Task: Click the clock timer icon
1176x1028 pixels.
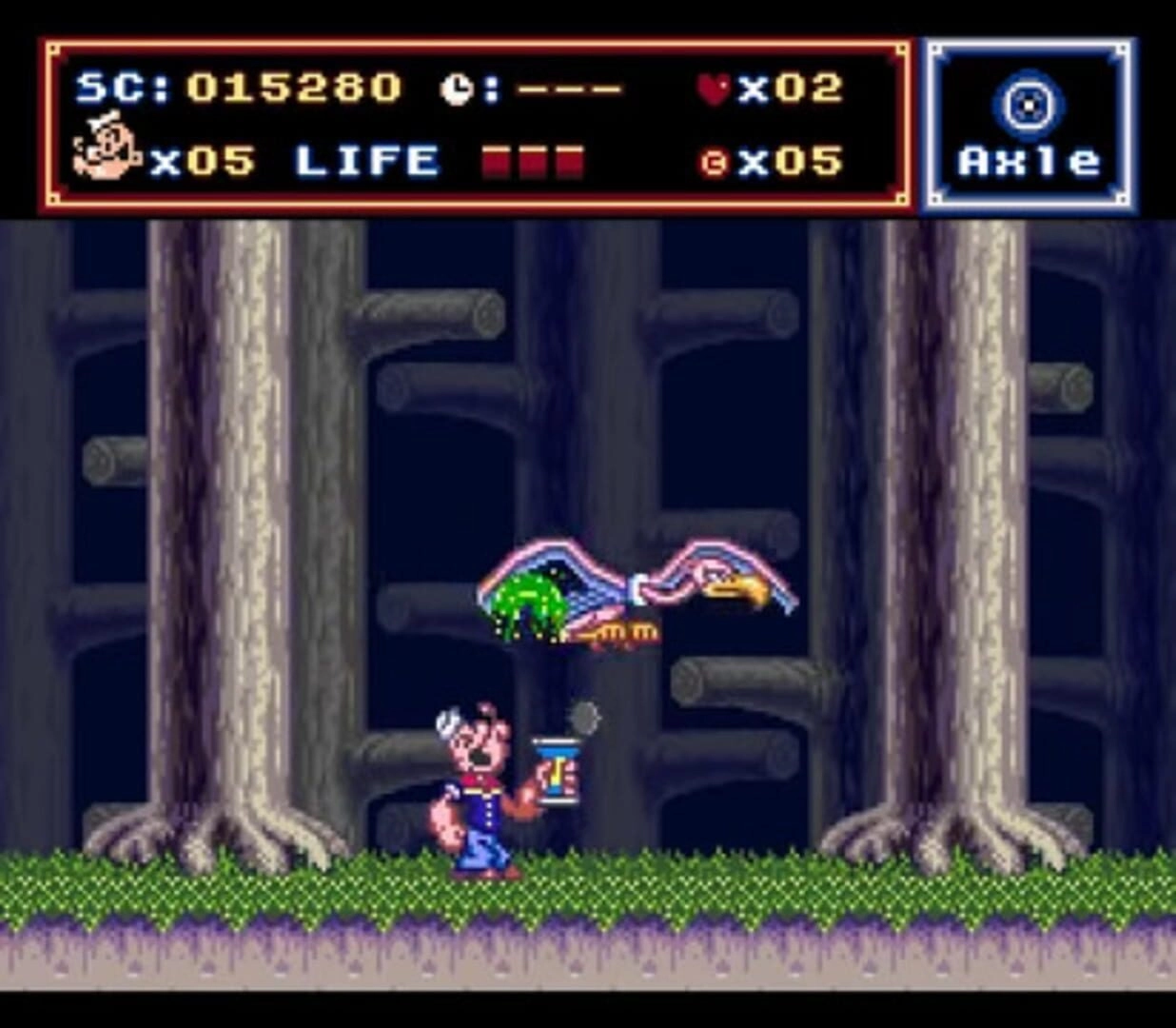Action: coord(457,89)
